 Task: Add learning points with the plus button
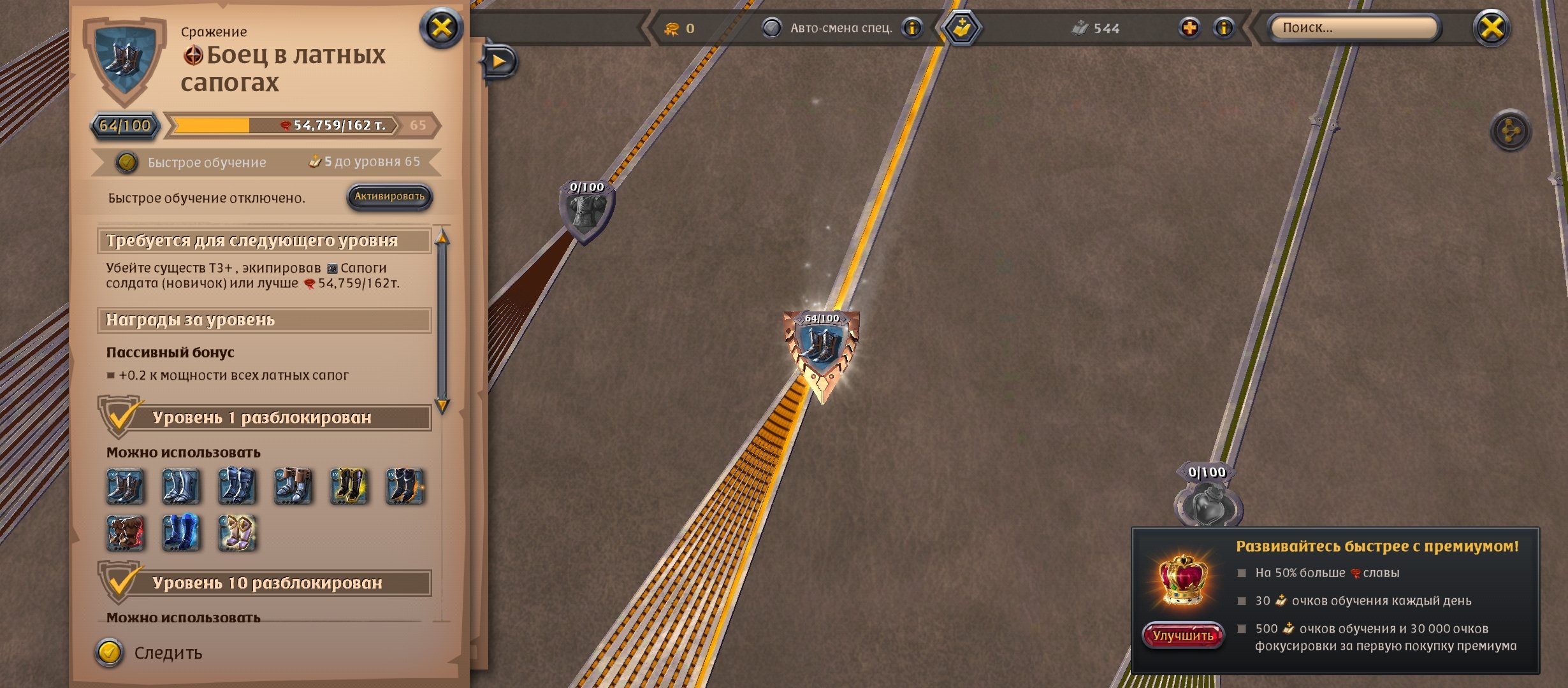(x=1189, y=28)
